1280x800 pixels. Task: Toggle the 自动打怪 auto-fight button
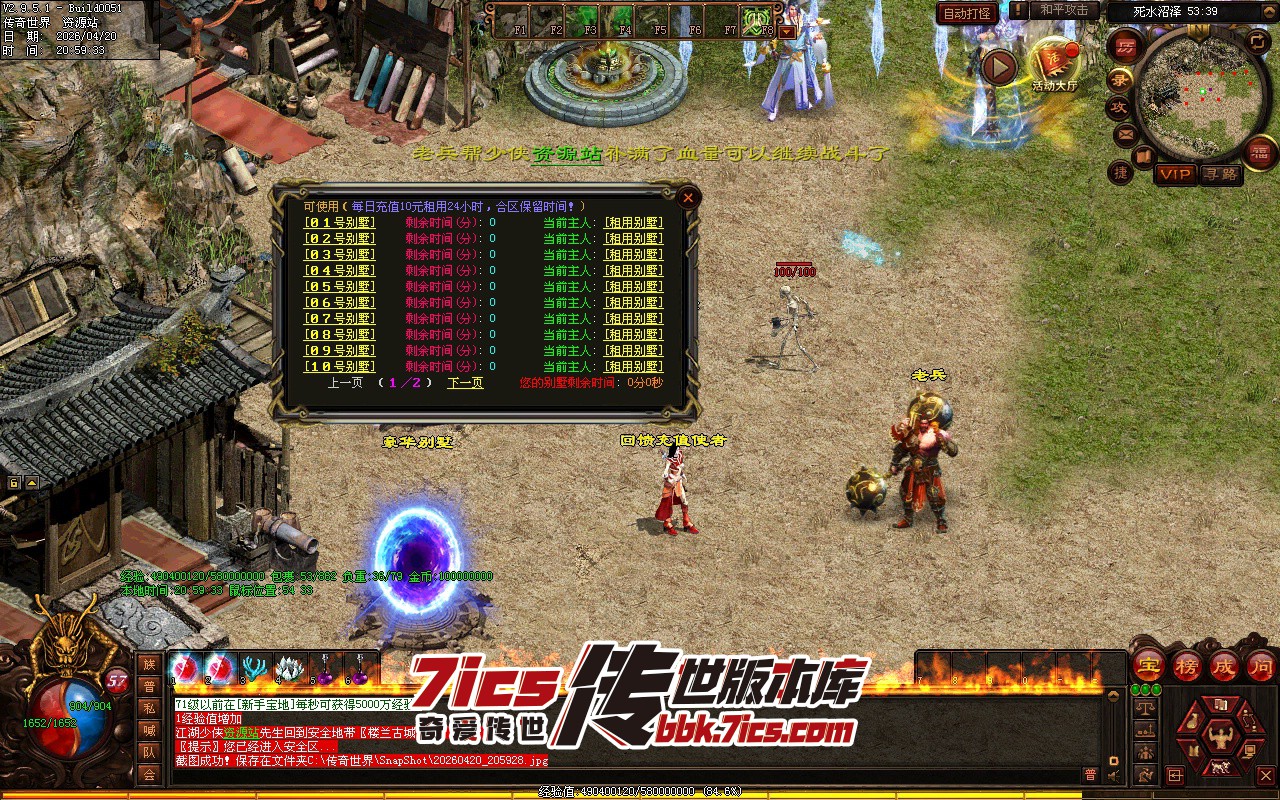(968, 13)
